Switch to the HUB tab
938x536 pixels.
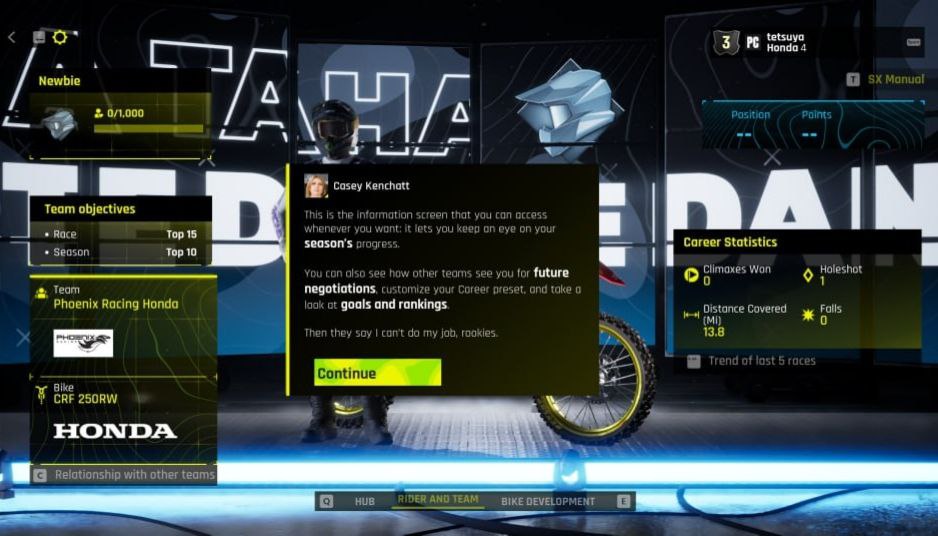click(x=364, y=501)
